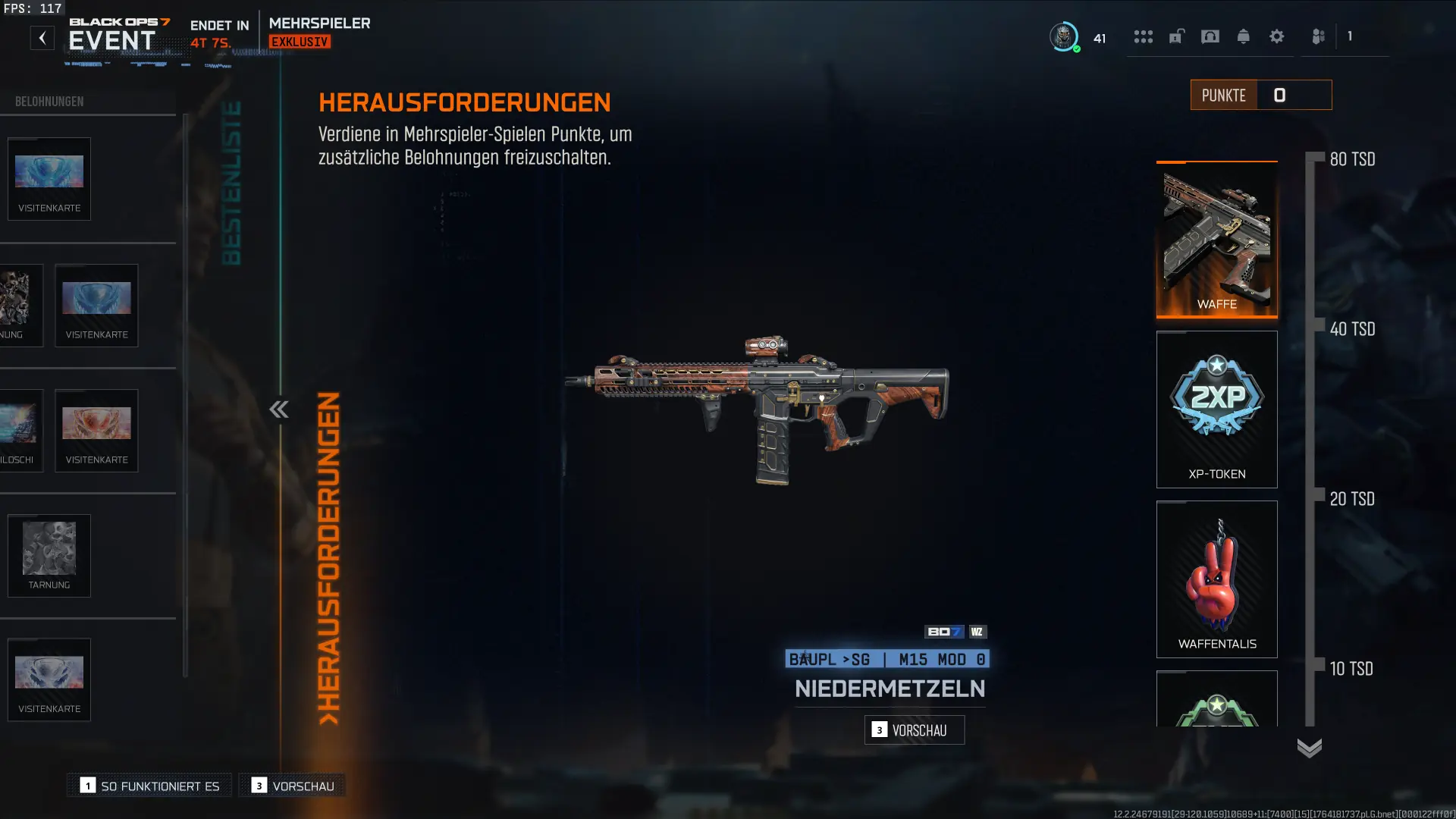This screenshot has height=819, width=1456.
Task: Collapse the Herausforderungen panel with the double chevron
Action: [279, 409]
